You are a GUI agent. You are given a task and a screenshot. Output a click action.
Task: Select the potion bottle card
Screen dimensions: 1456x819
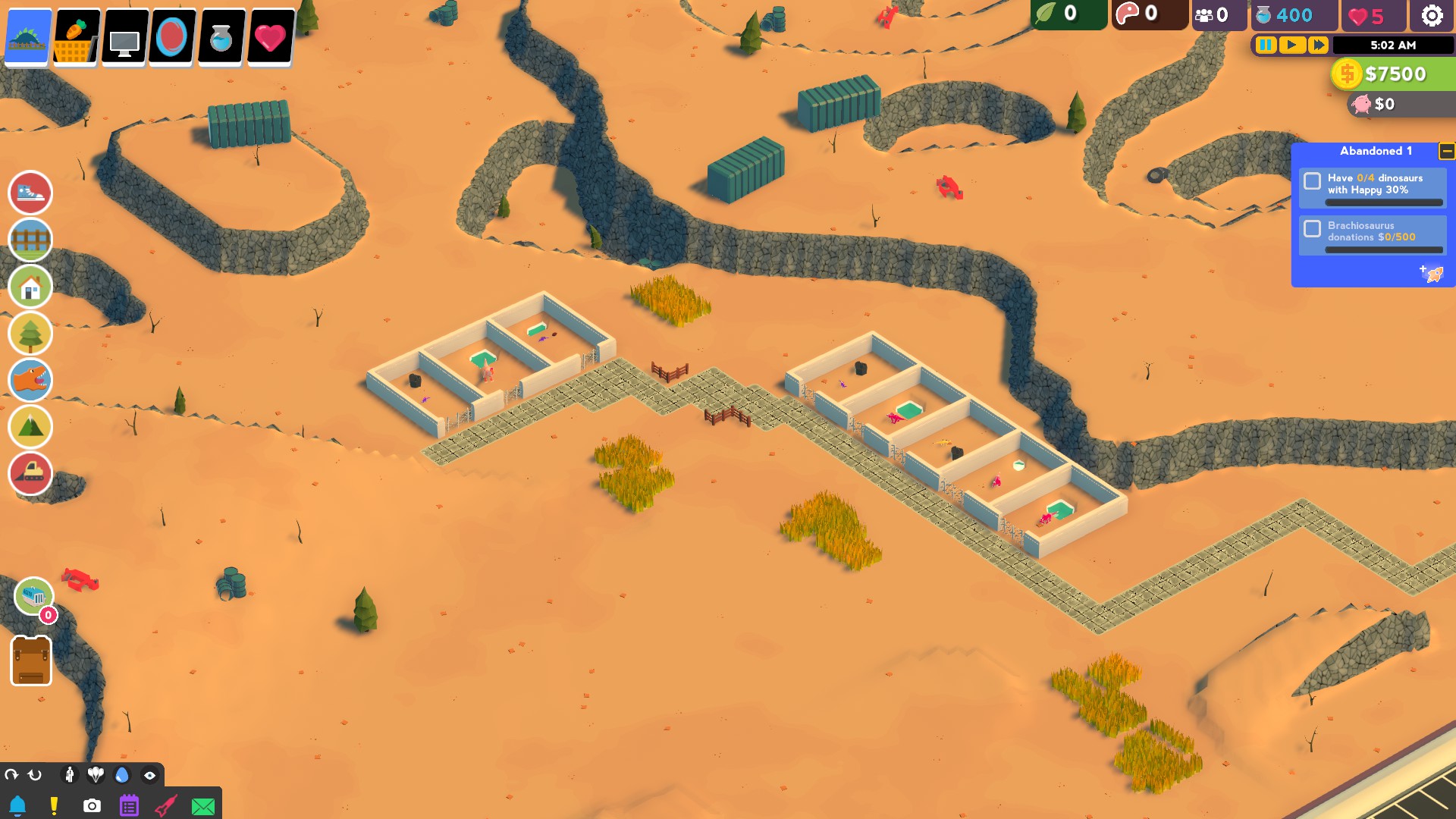tap(221, 36)
